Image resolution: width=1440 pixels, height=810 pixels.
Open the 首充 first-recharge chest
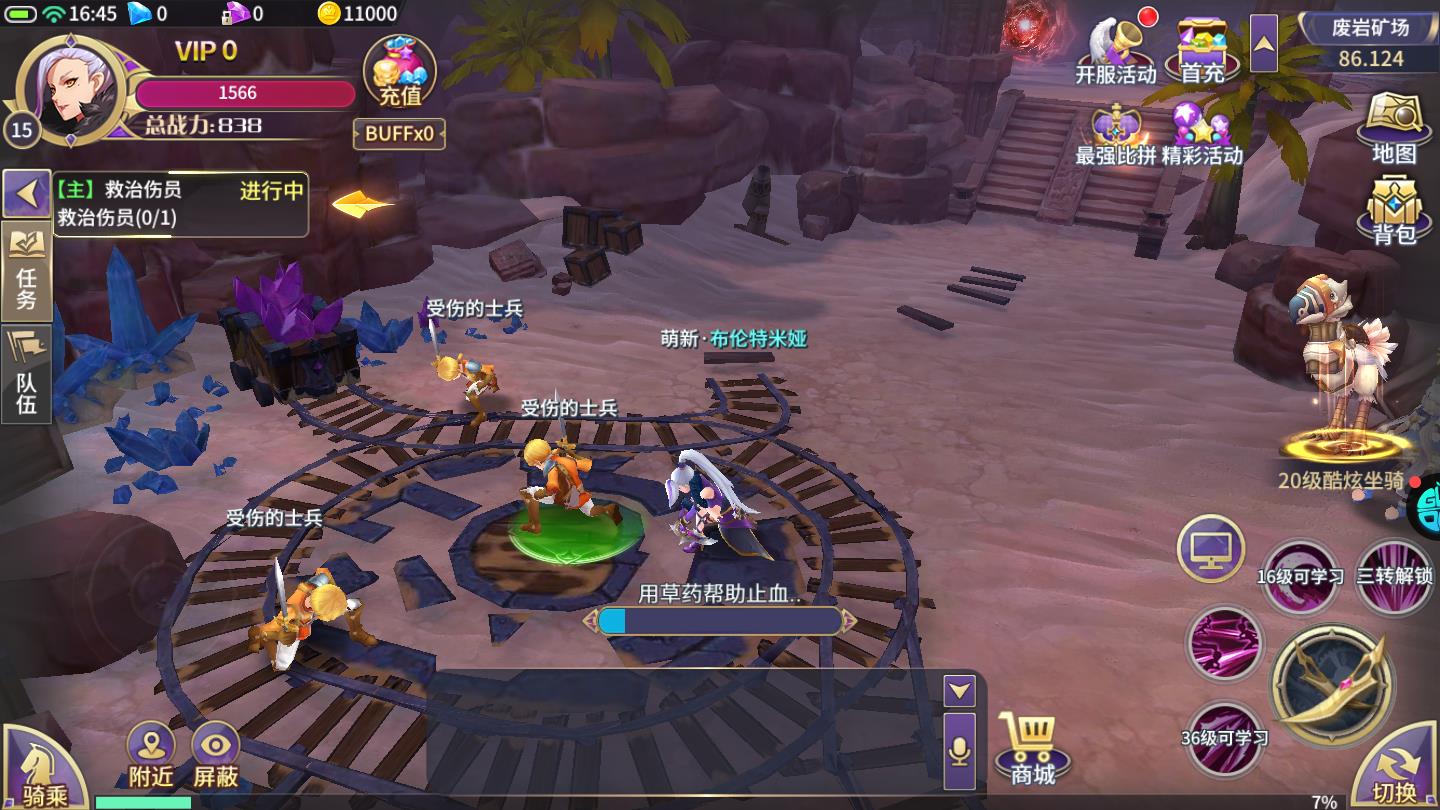1203,51
